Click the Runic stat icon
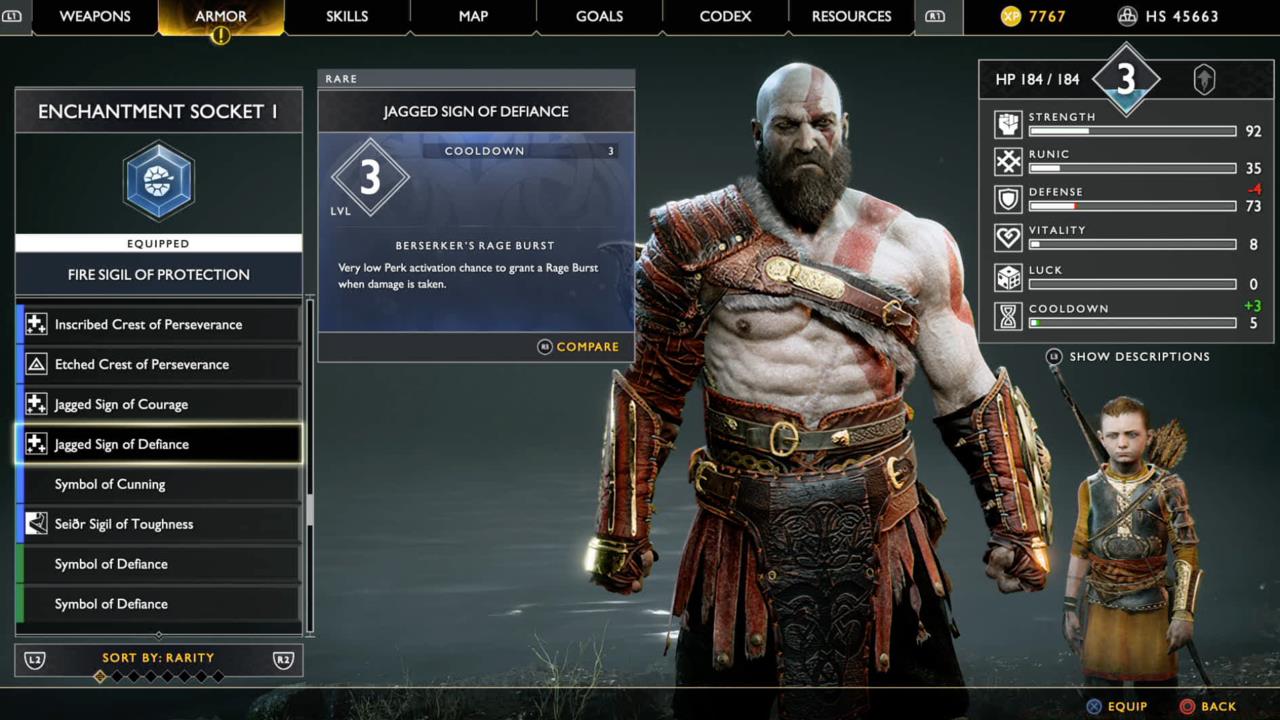 pos(1008,160)
